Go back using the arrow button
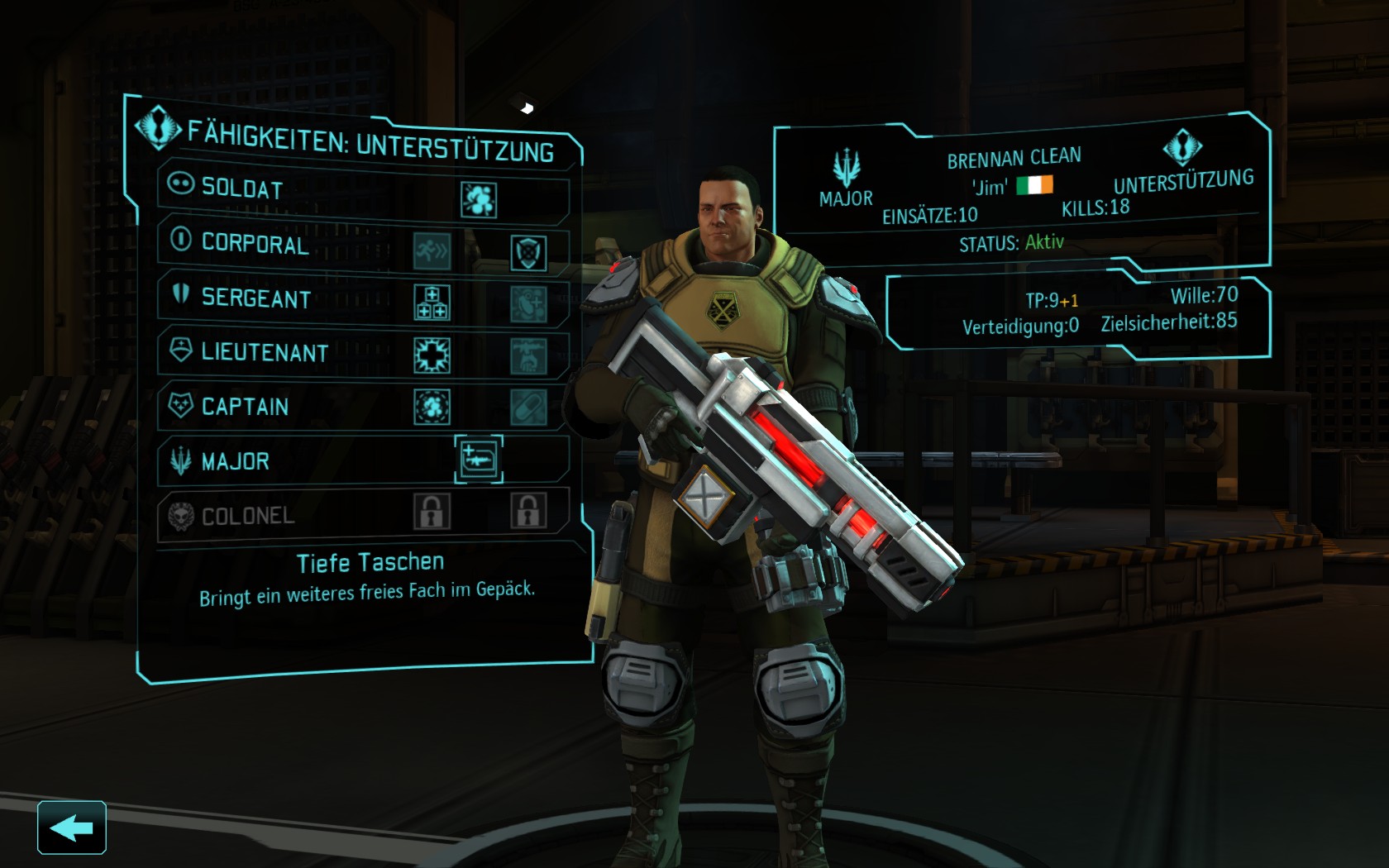This screenshot has height=868, width=1389. [x=72, y=827]
